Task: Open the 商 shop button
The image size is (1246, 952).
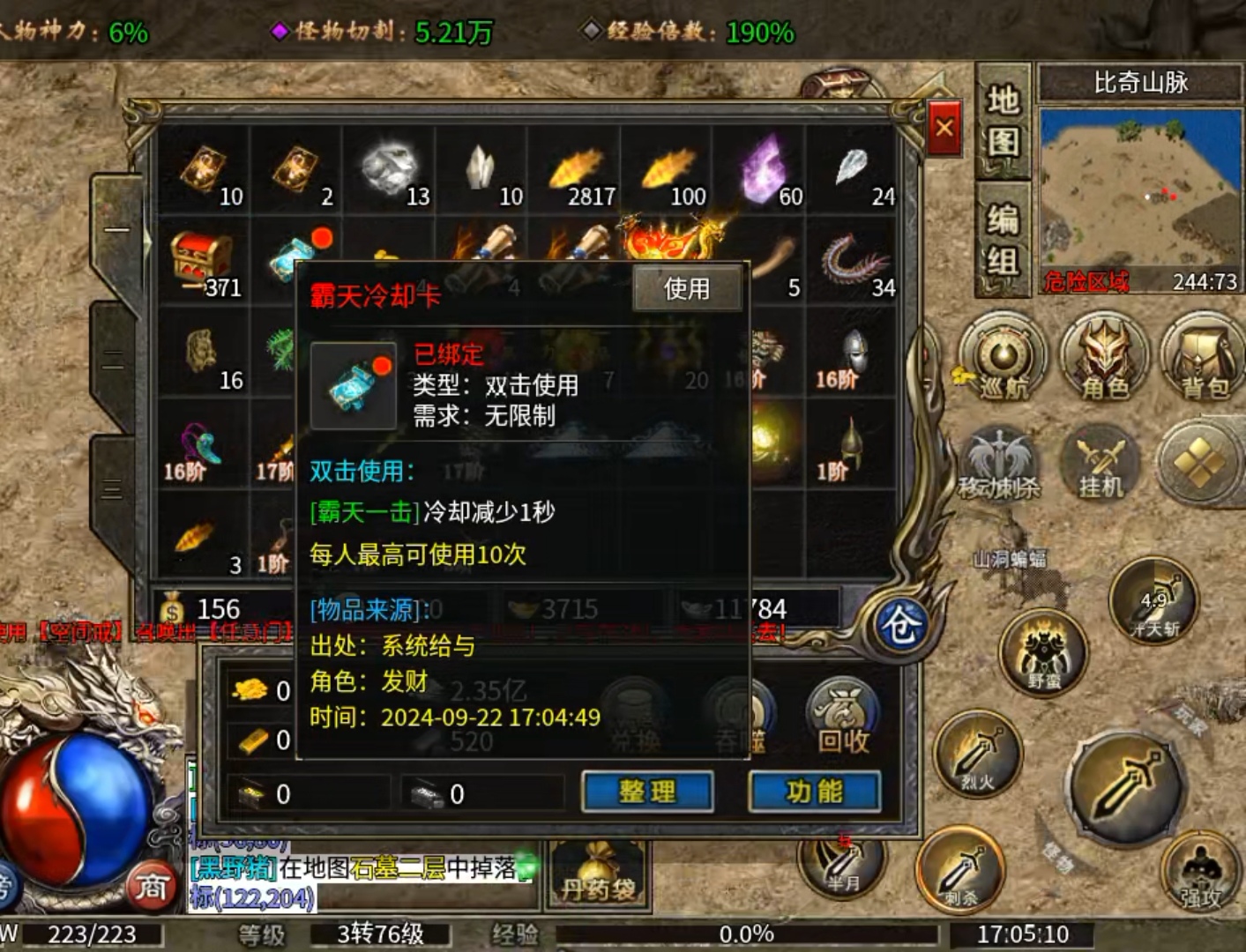Action: point(150,886)
